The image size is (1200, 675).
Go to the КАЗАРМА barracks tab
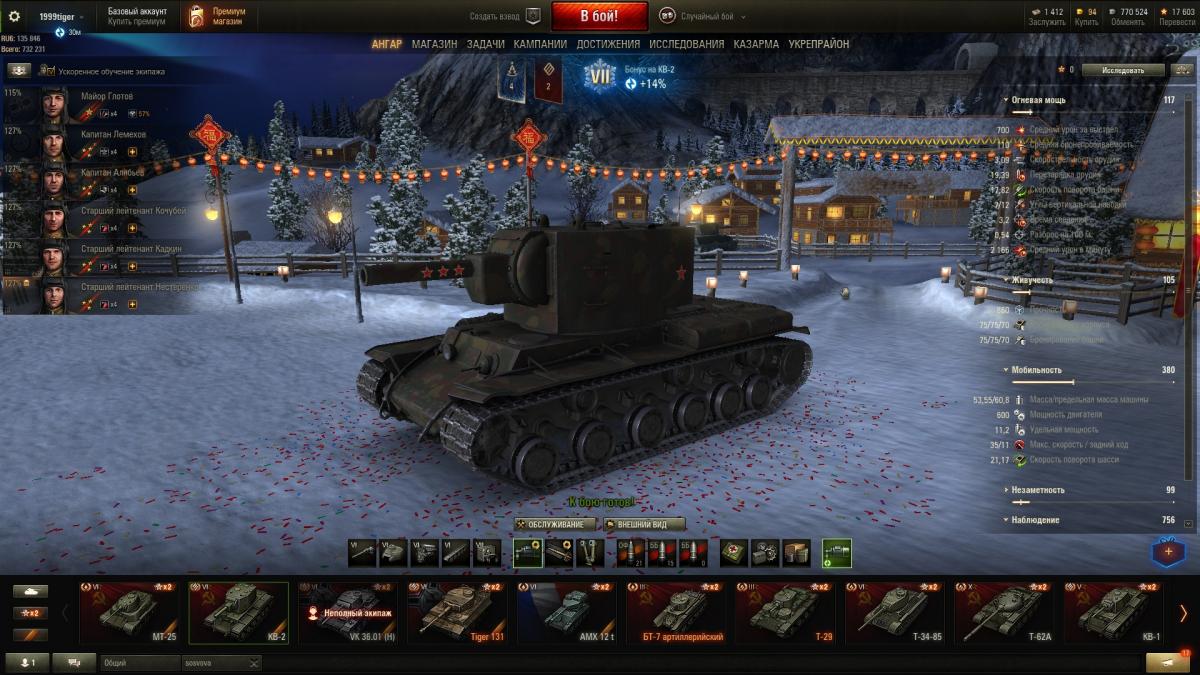tap(756, 44)
